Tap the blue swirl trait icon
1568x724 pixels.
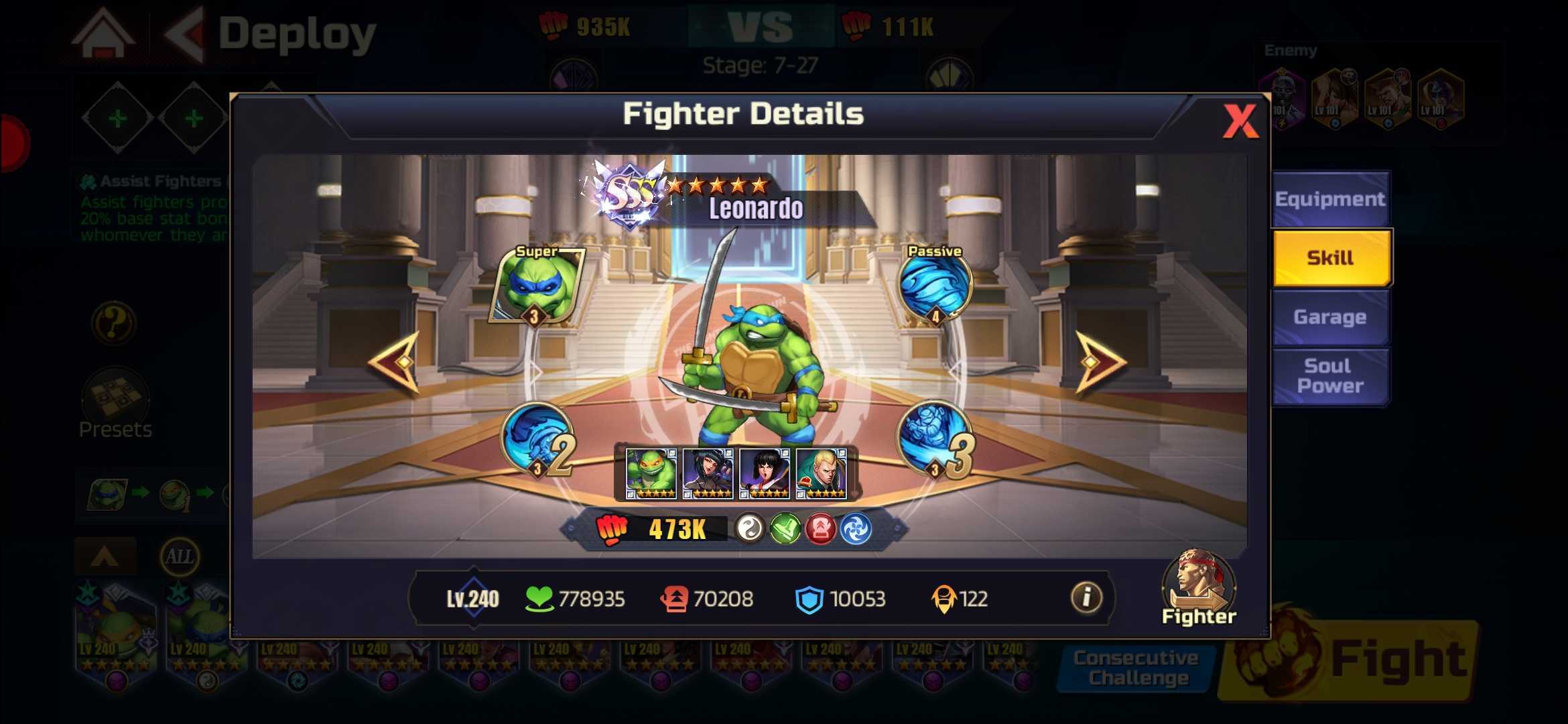coord(856,530)
